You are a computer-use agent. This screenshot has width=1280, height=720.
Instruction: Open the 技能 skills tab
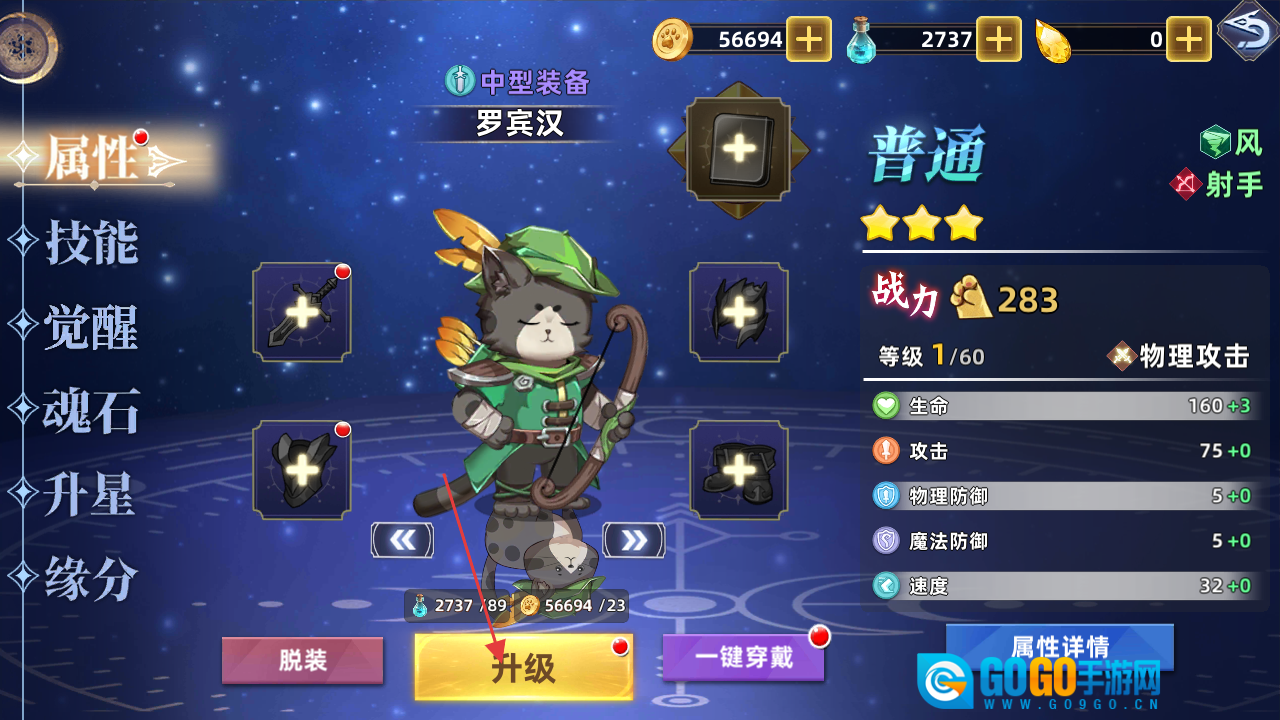(90, 243)
